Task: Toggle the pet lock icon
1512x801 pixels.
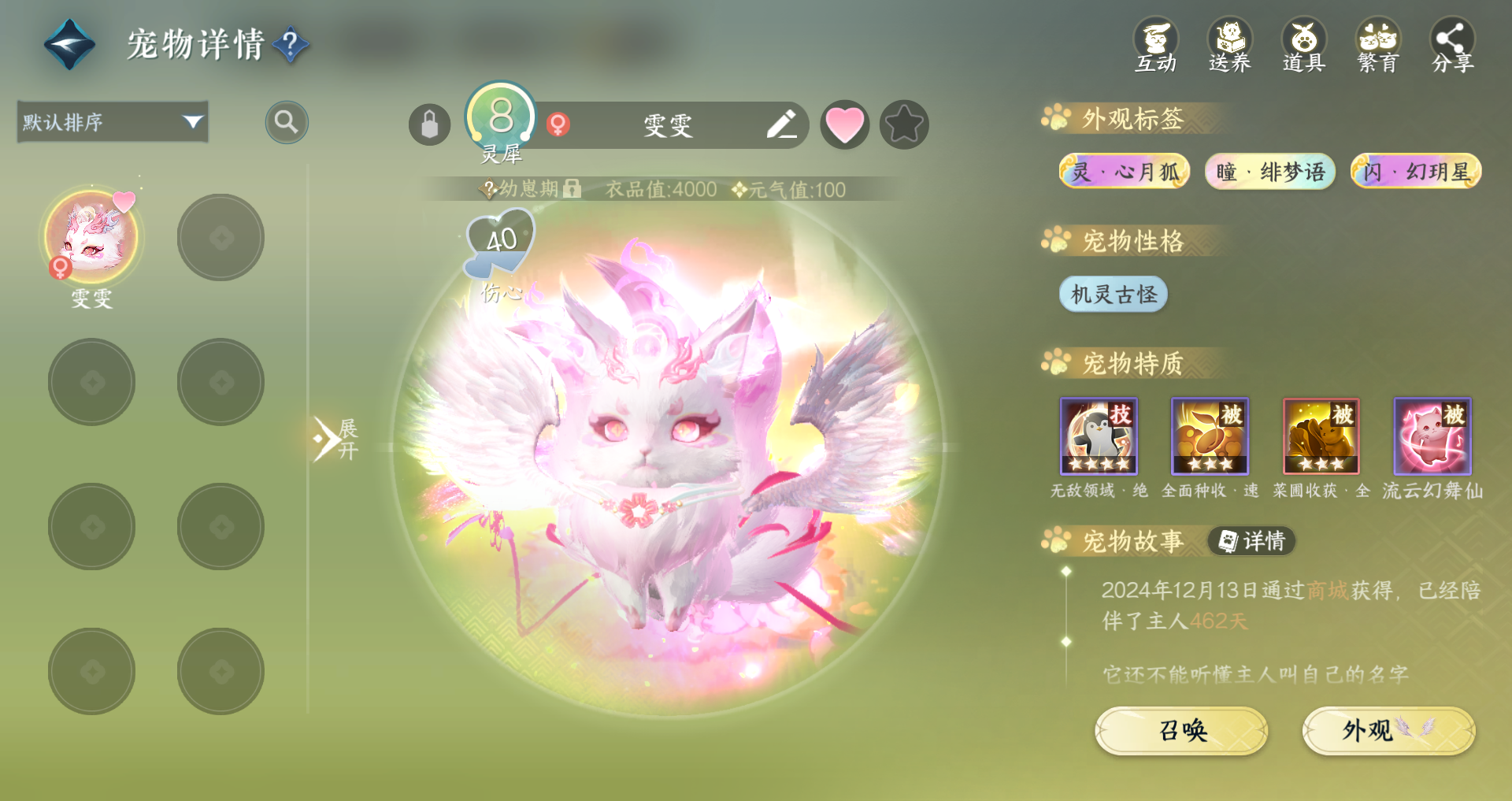Action: [x=429, y=124]
